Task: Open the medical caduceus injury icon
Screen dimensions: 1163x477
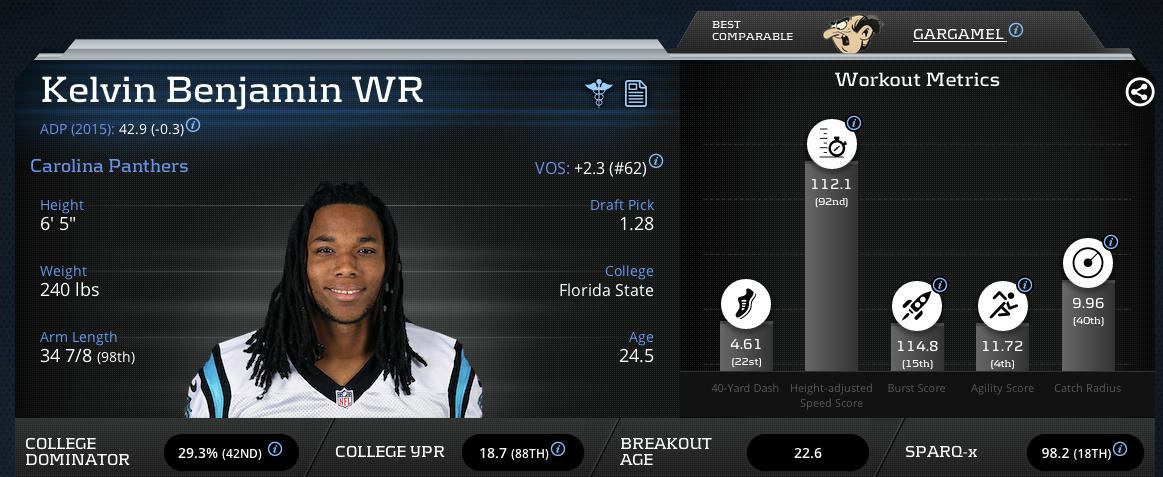Action: tap(598, 93)
